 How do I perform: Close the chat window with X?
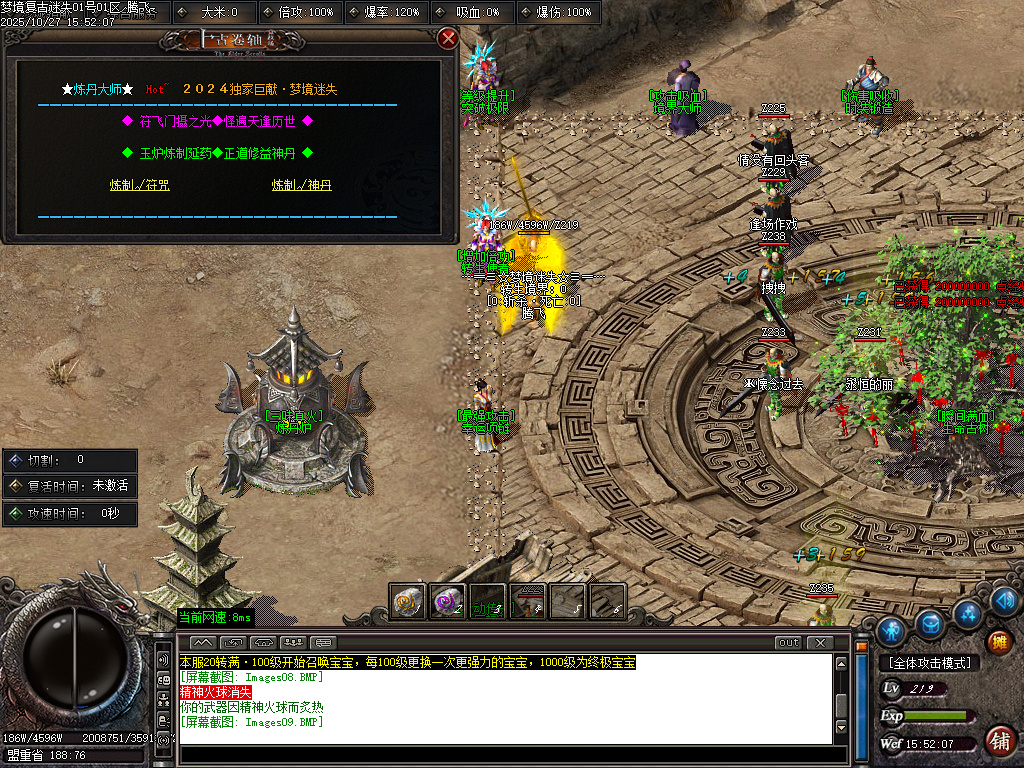click(x=819, y=642)
